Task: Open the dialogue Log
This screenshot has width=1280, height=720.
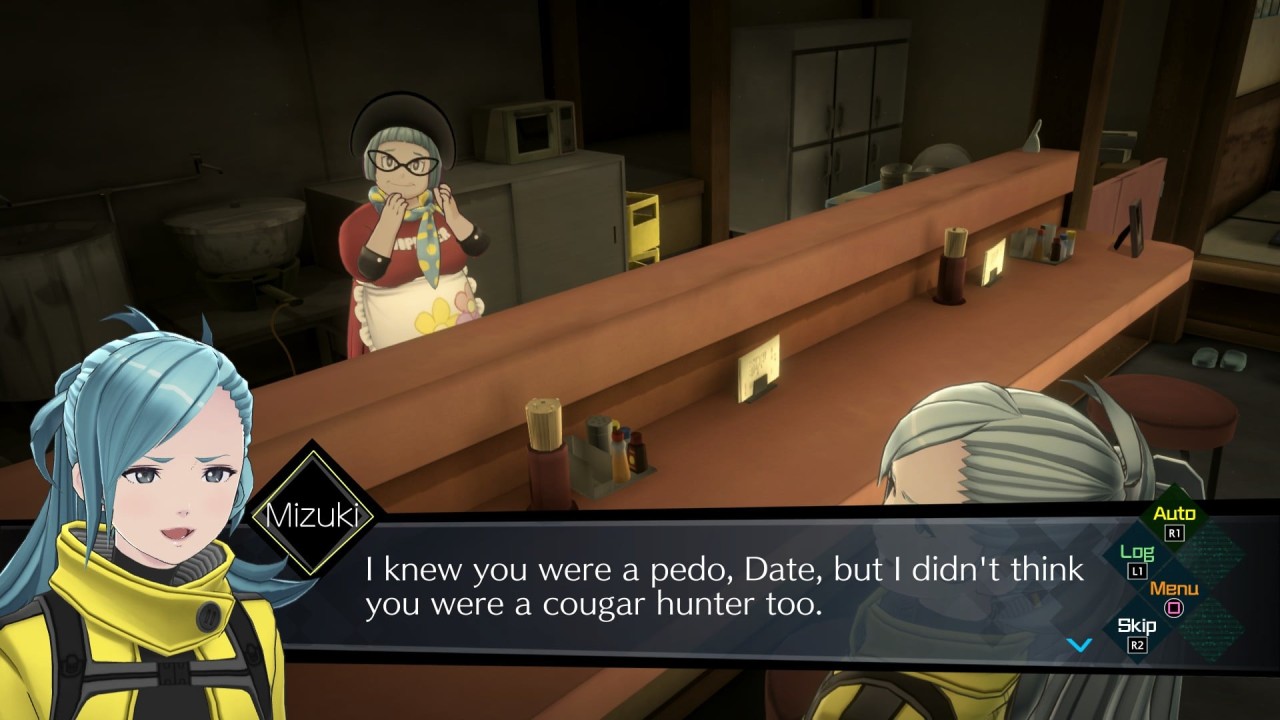Action: click(1137, 559)
